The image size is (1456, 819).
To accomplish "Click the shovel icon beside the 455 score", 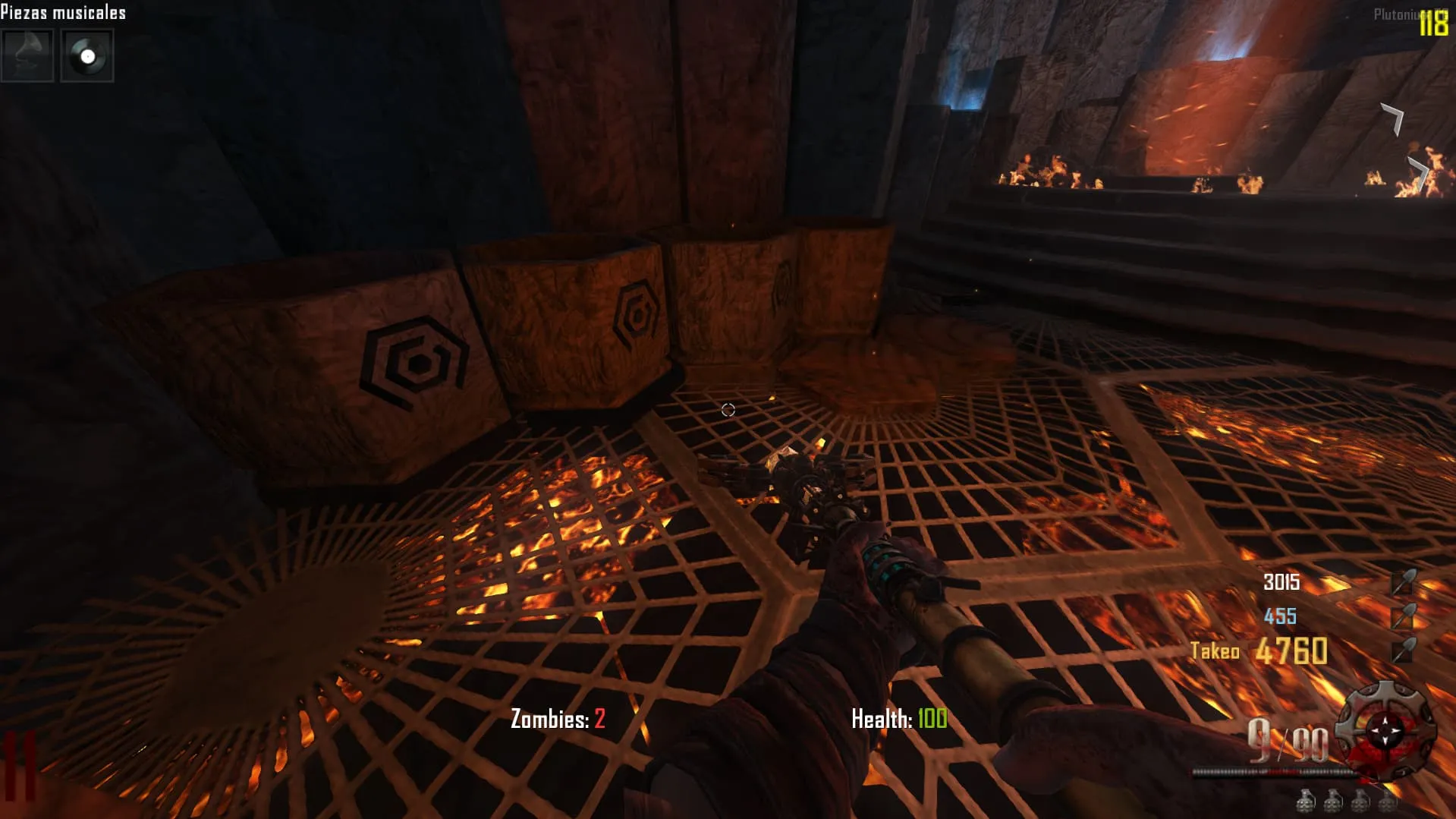I will coord(1403,616).
